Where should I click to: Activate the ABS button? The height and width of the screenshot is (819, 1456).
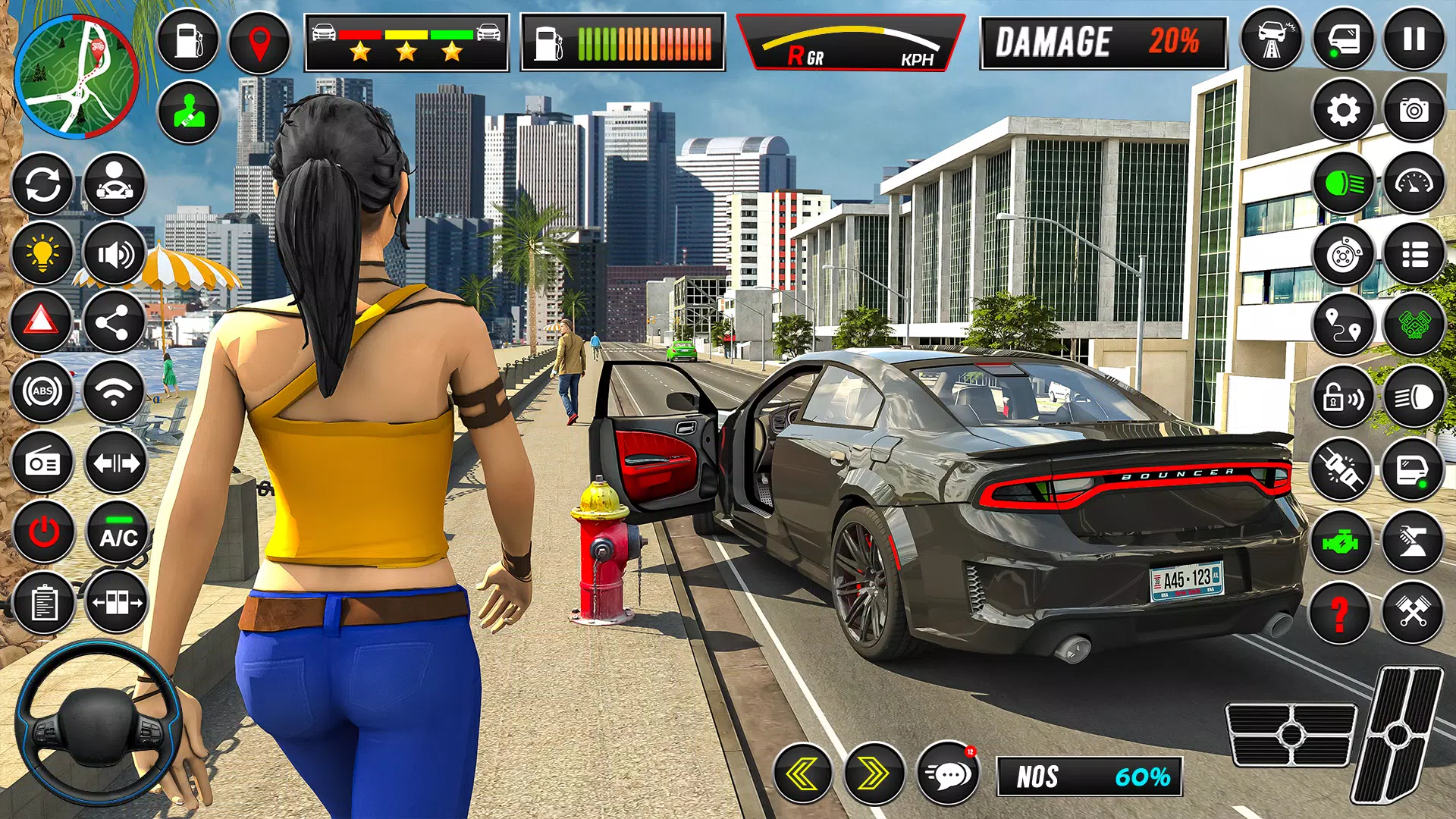coord(43,391)
